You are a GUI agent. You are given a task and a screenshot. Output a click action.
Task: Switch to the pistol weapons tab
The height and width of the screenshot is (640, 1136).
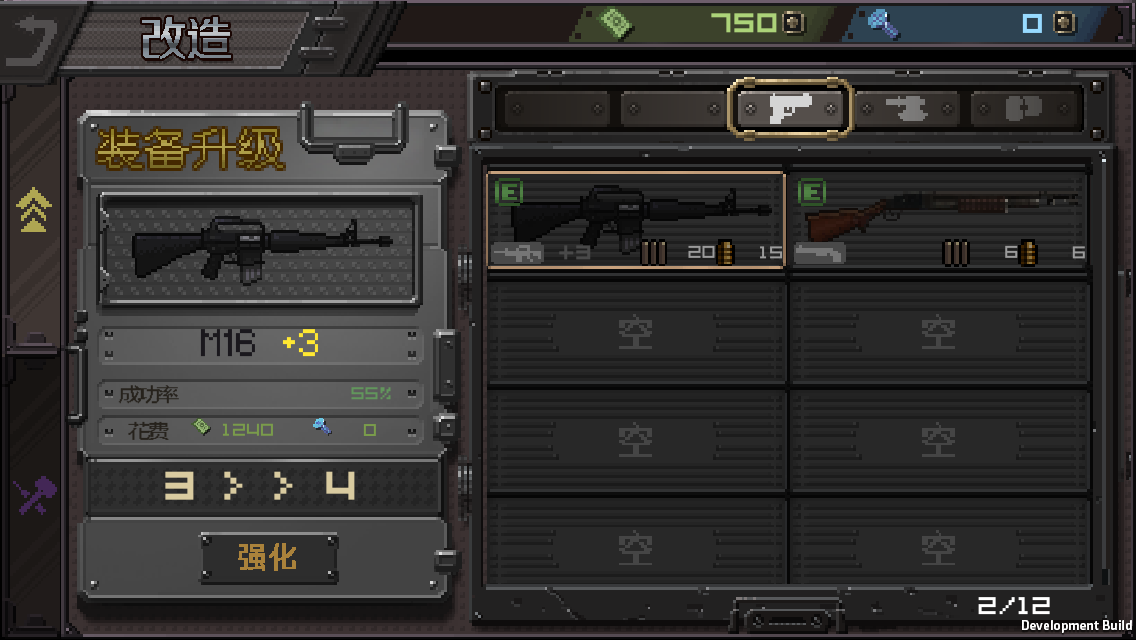click(x=790, y=108)
